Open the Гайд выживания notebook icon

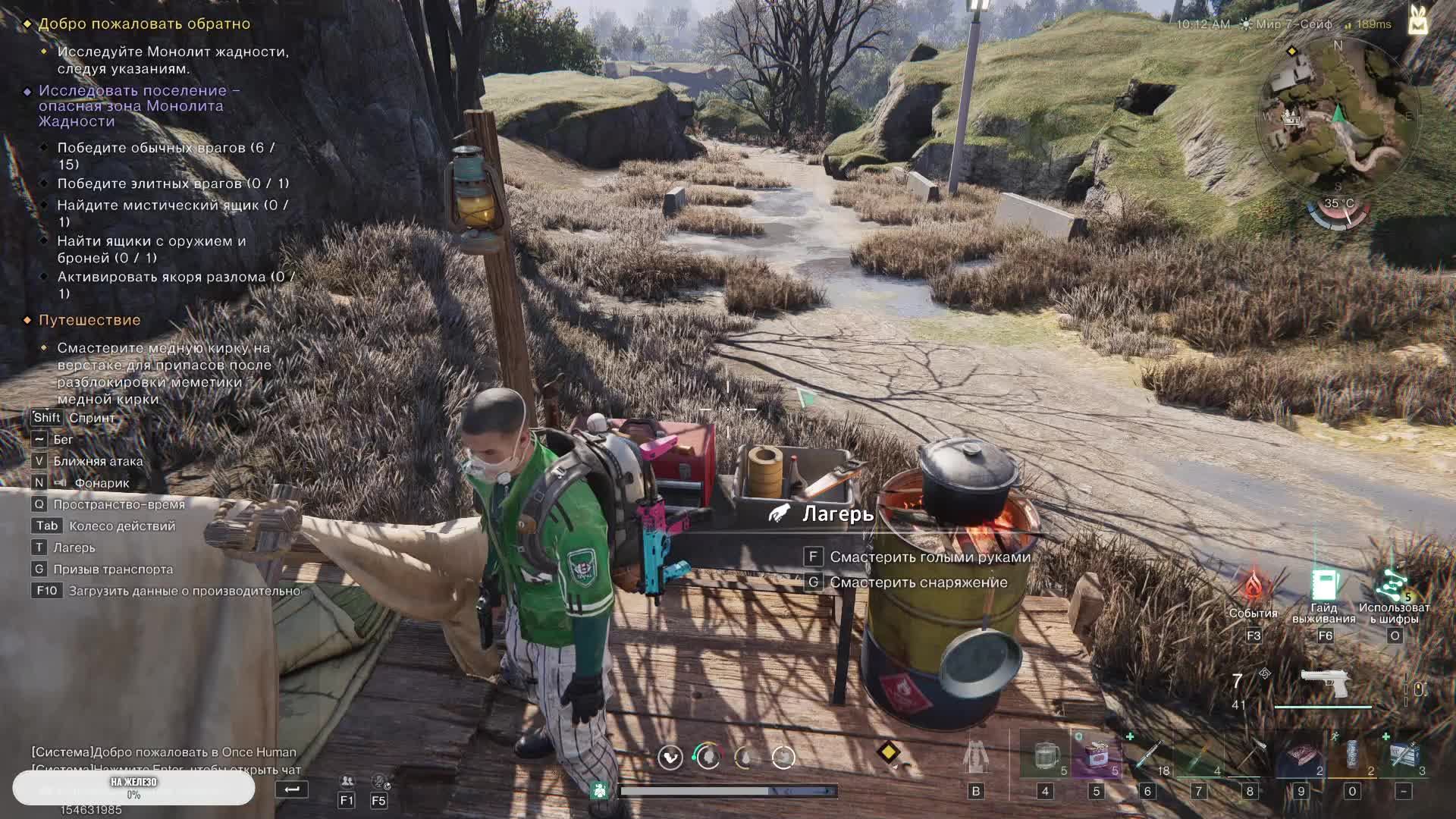1324,585
